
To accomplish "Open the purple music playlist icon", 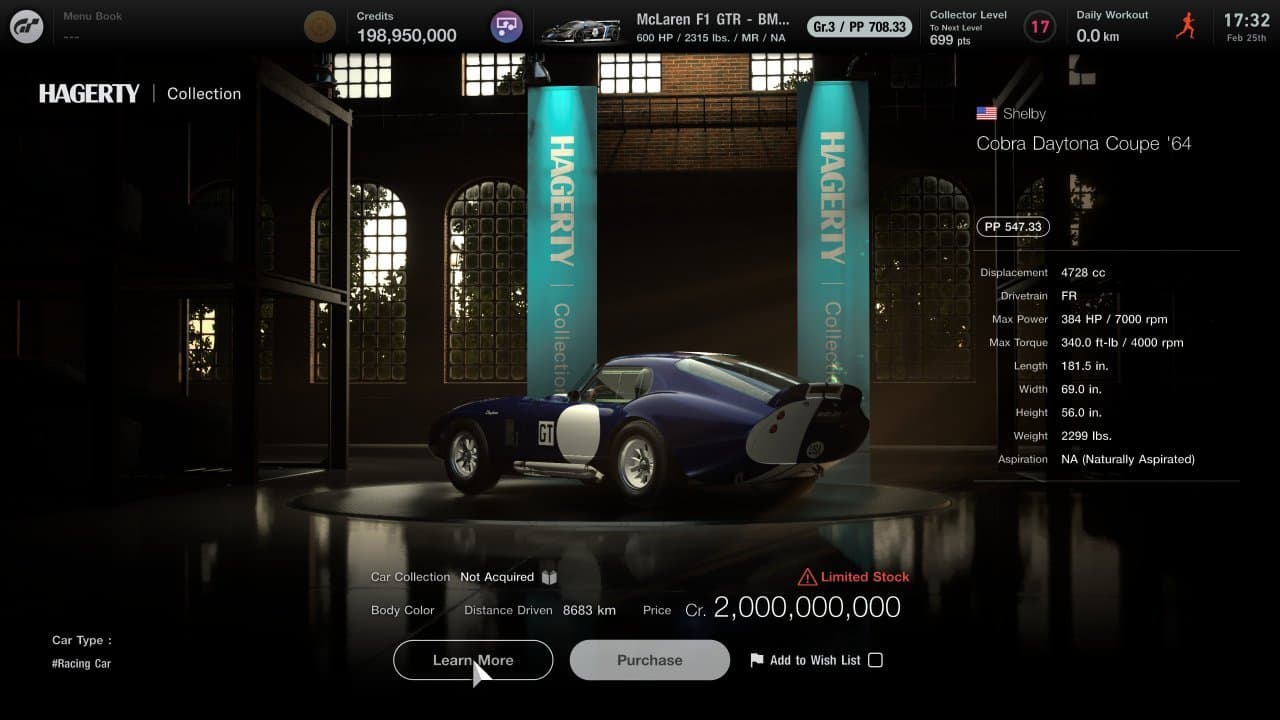I will (x=507, y=26).
